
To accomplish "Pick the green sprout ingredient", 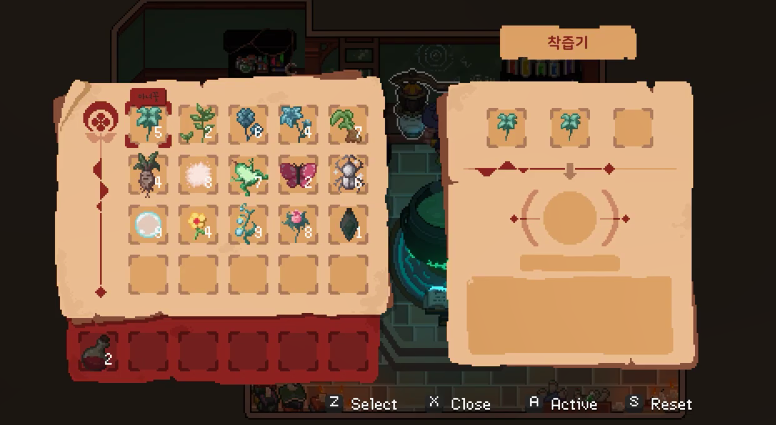I will tap(198, 124).
